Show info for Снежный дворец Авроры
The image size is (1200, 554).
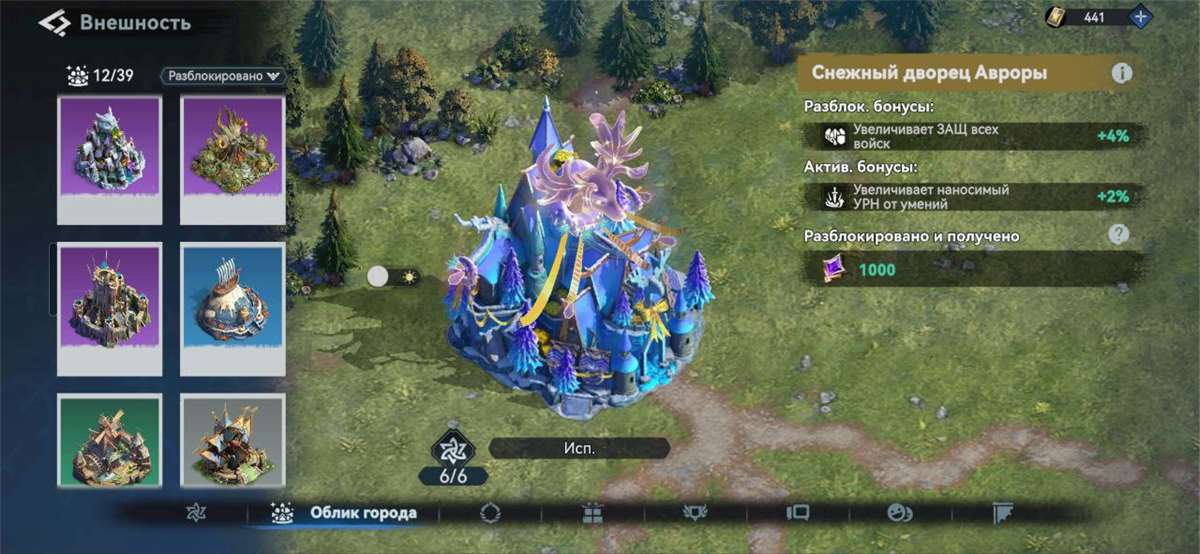(x=1122, y=73)
